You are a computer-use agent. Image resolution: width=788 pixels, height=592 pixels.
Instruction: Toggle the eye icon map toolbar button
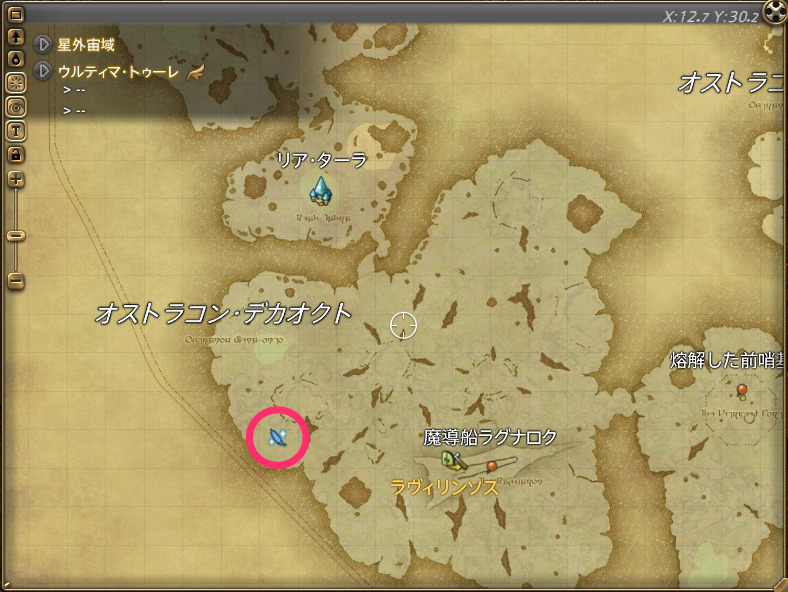(16, 105)
